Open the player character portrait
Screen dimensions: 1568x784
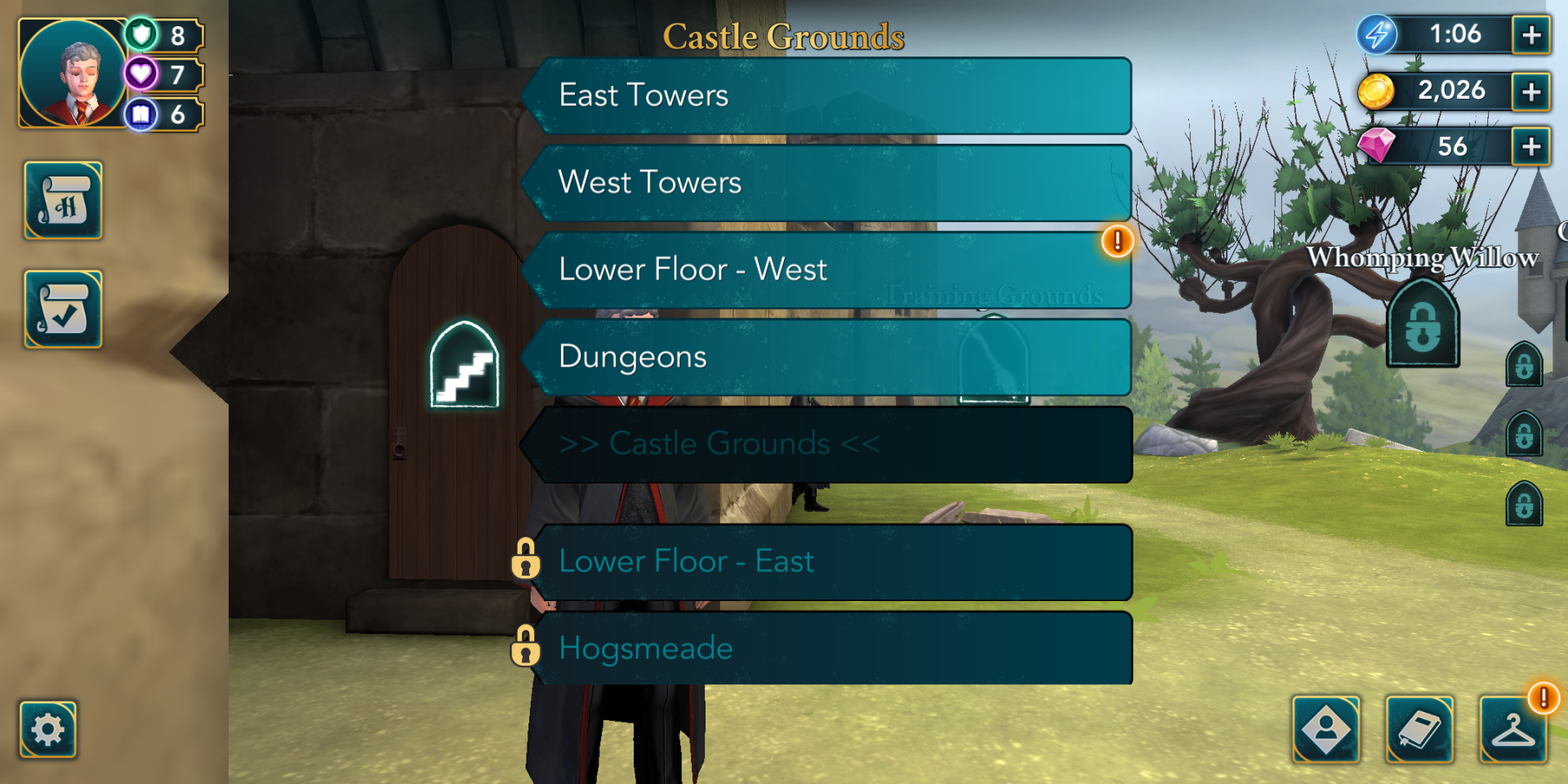click(x=73, y=73)
